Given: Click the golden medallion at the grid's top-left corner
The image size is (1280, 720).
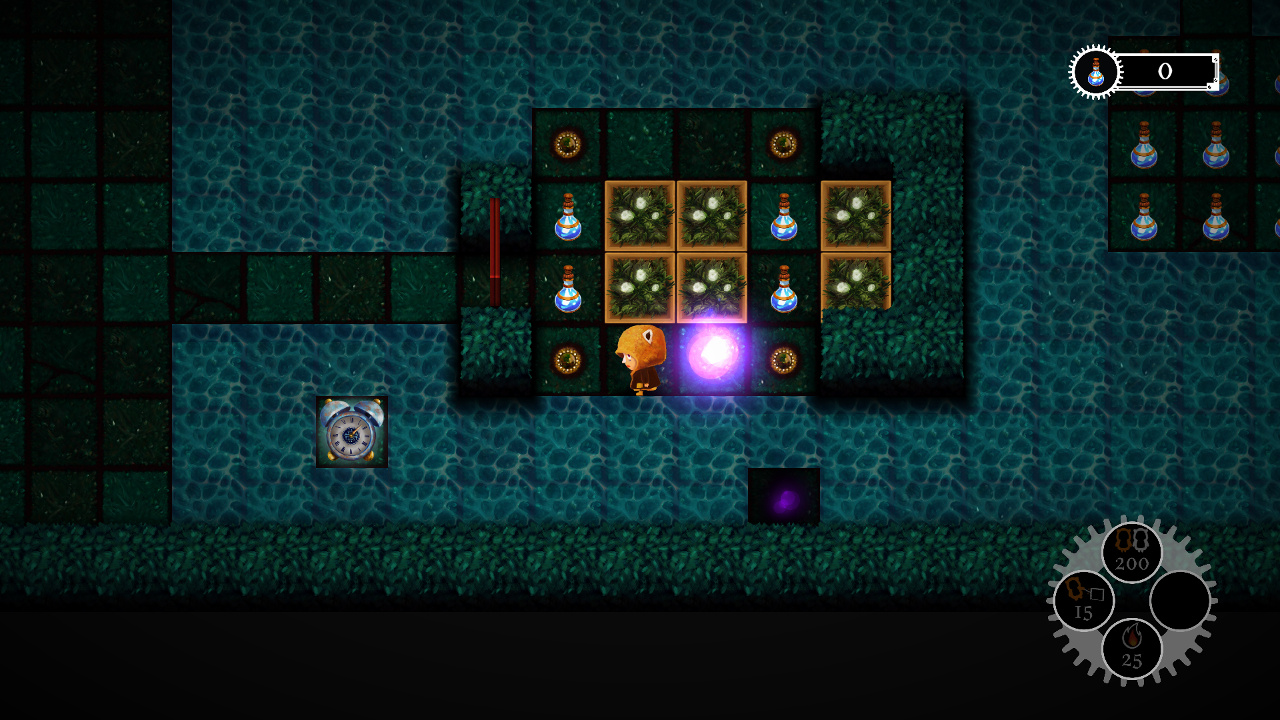Looking at the screenshot, I should point(567,145).
